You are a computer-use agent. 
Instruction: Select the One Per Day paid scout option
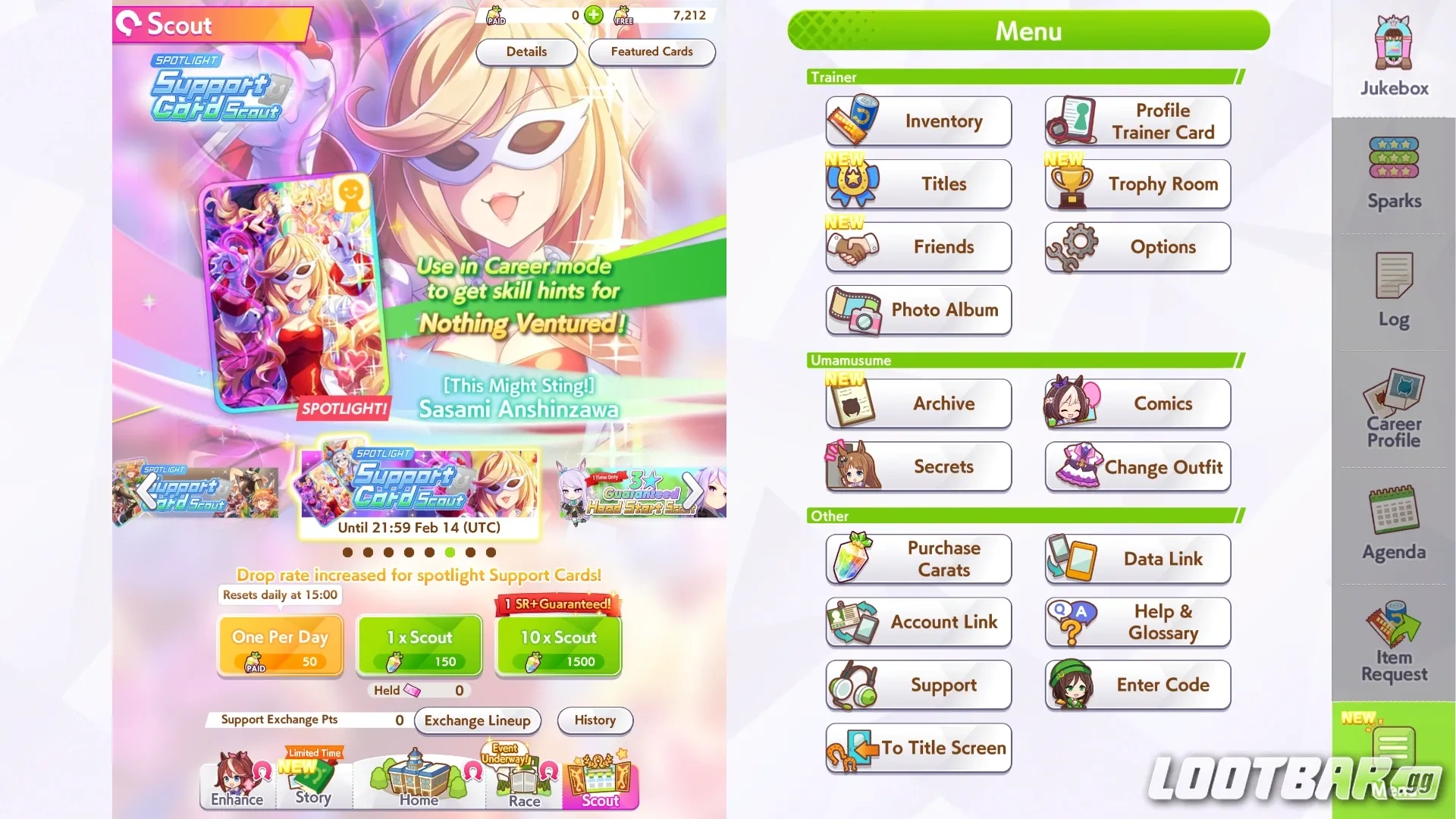280,645
